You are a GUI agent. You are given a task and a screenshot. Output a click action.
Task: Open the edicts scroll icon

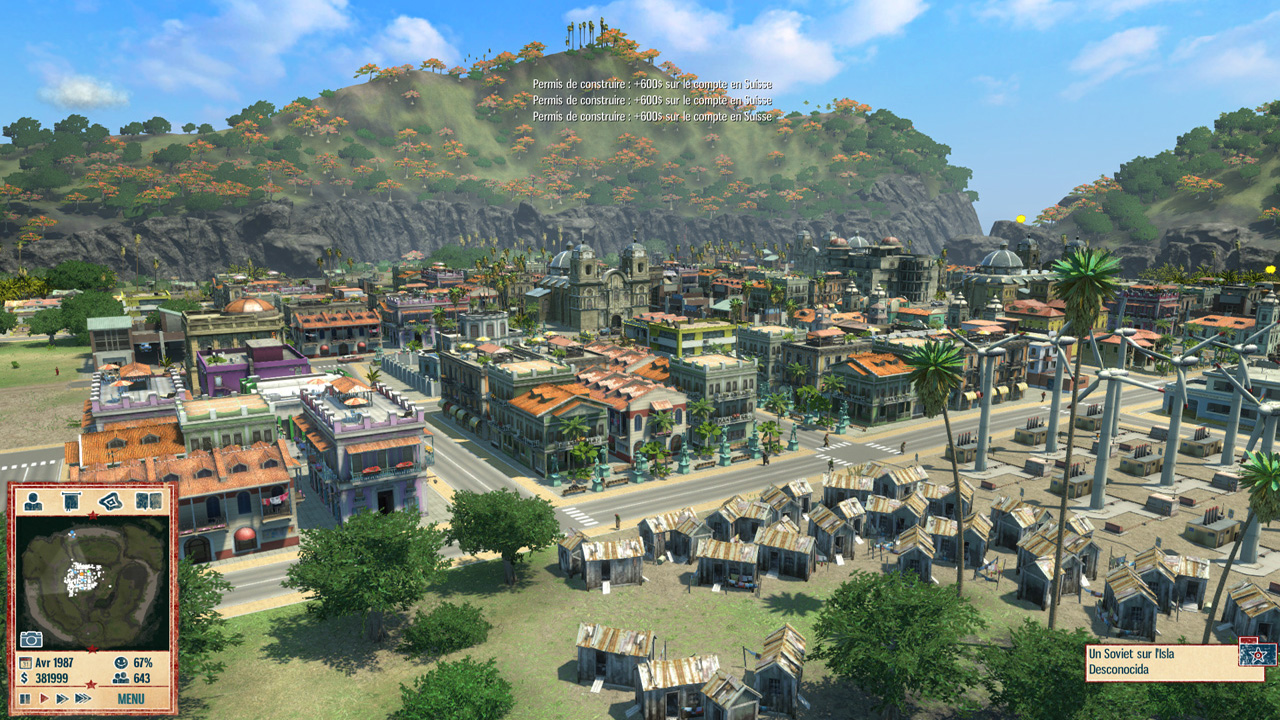(71, 501)
